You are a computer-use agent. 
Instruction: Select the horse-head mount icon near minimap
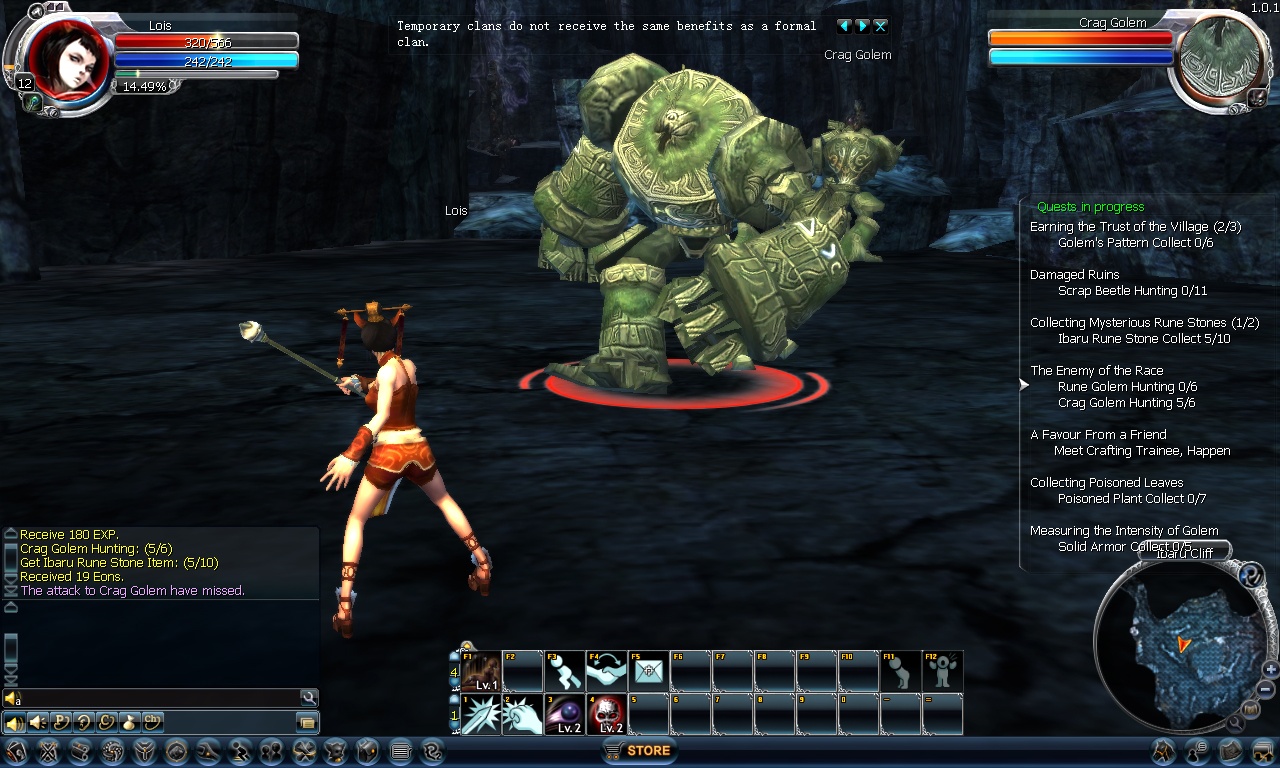1163,751
